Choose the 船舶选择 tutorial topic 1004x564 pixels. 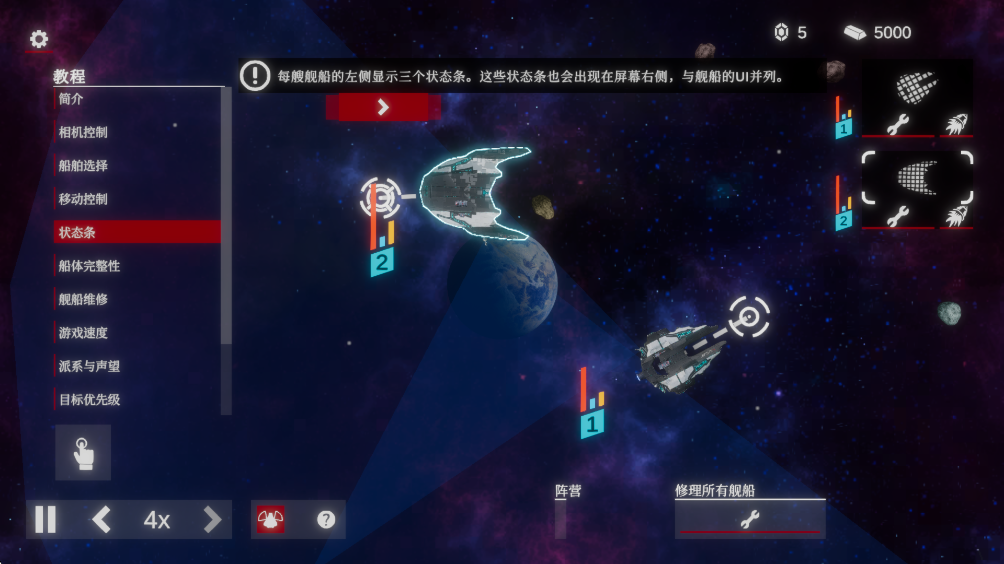tap(137, 166)
